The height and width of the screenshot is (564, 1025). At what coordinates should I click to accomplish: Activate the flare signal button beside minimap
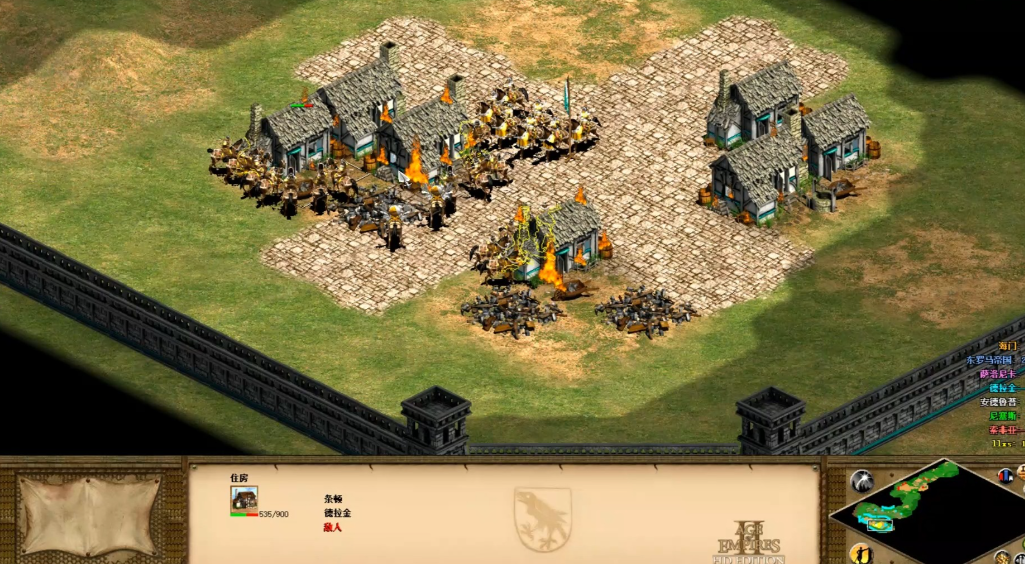(x=861, y=482)
